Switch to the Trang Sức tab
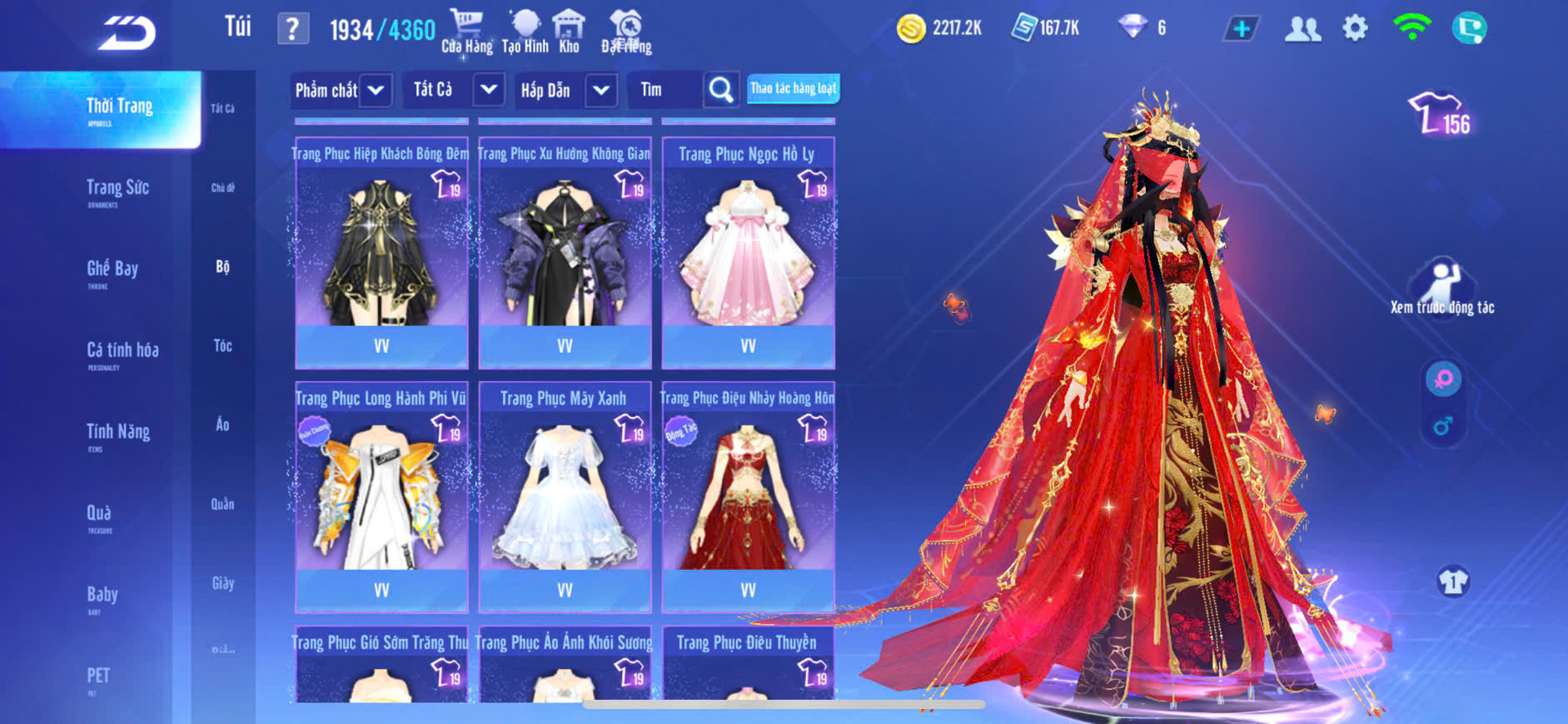This screenshot has width=1568, height=724. 117,190
